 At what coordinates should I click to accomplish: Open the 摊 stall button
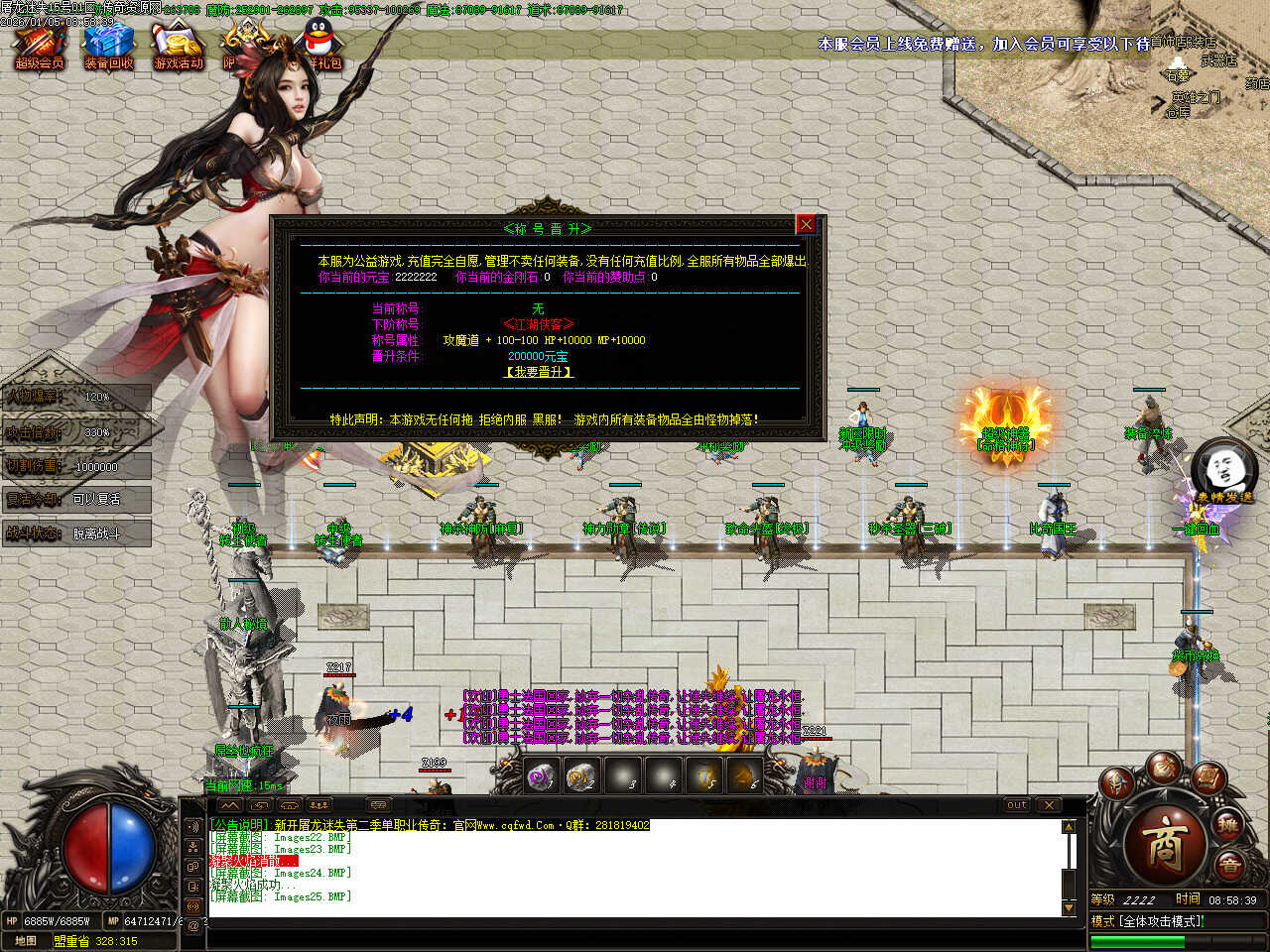(x=1228, y=826)
